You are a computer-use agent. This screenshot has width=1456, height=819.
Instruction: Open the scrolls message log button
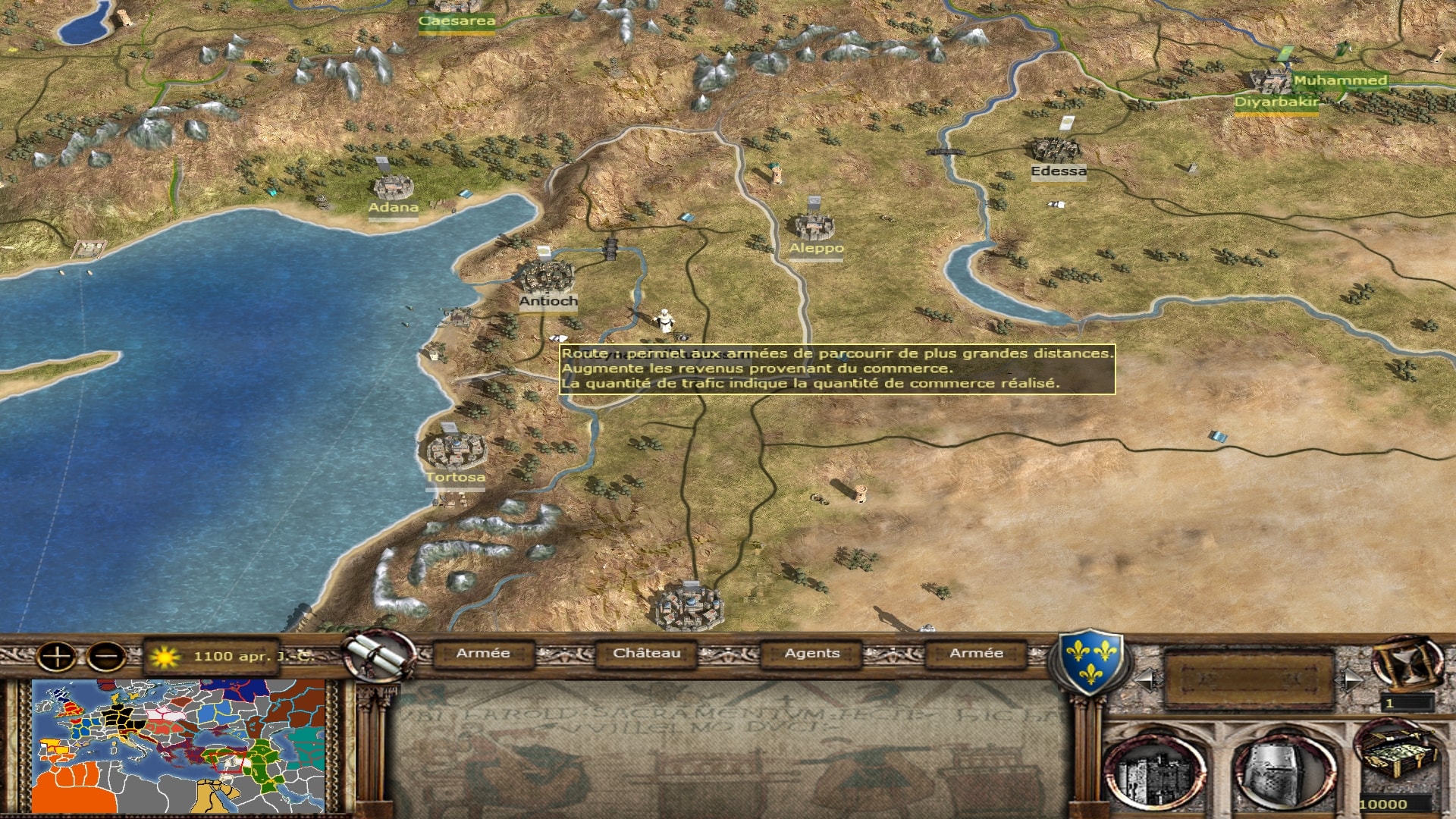[x=378, y=656]
